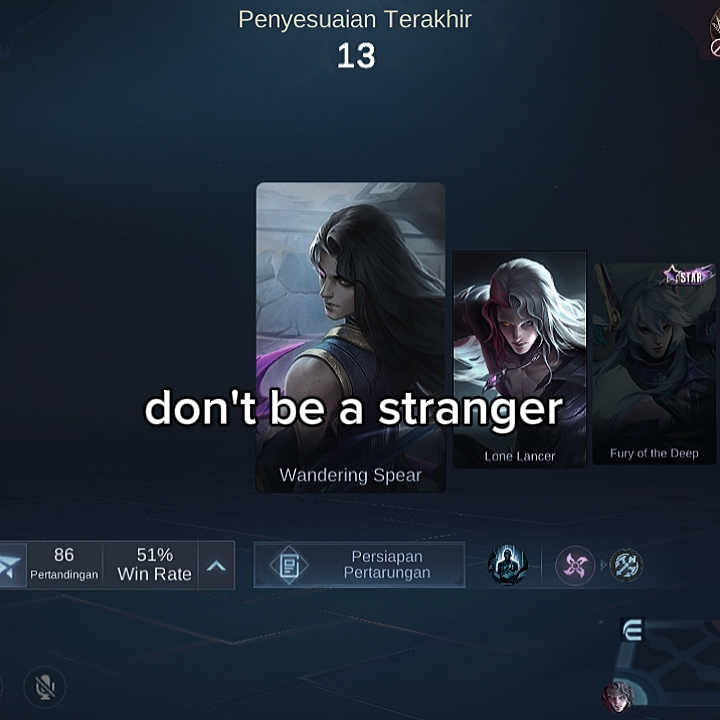Open the 86 Pertandingan match stats panel
The image size is (720, 720).
click(64, 565)
